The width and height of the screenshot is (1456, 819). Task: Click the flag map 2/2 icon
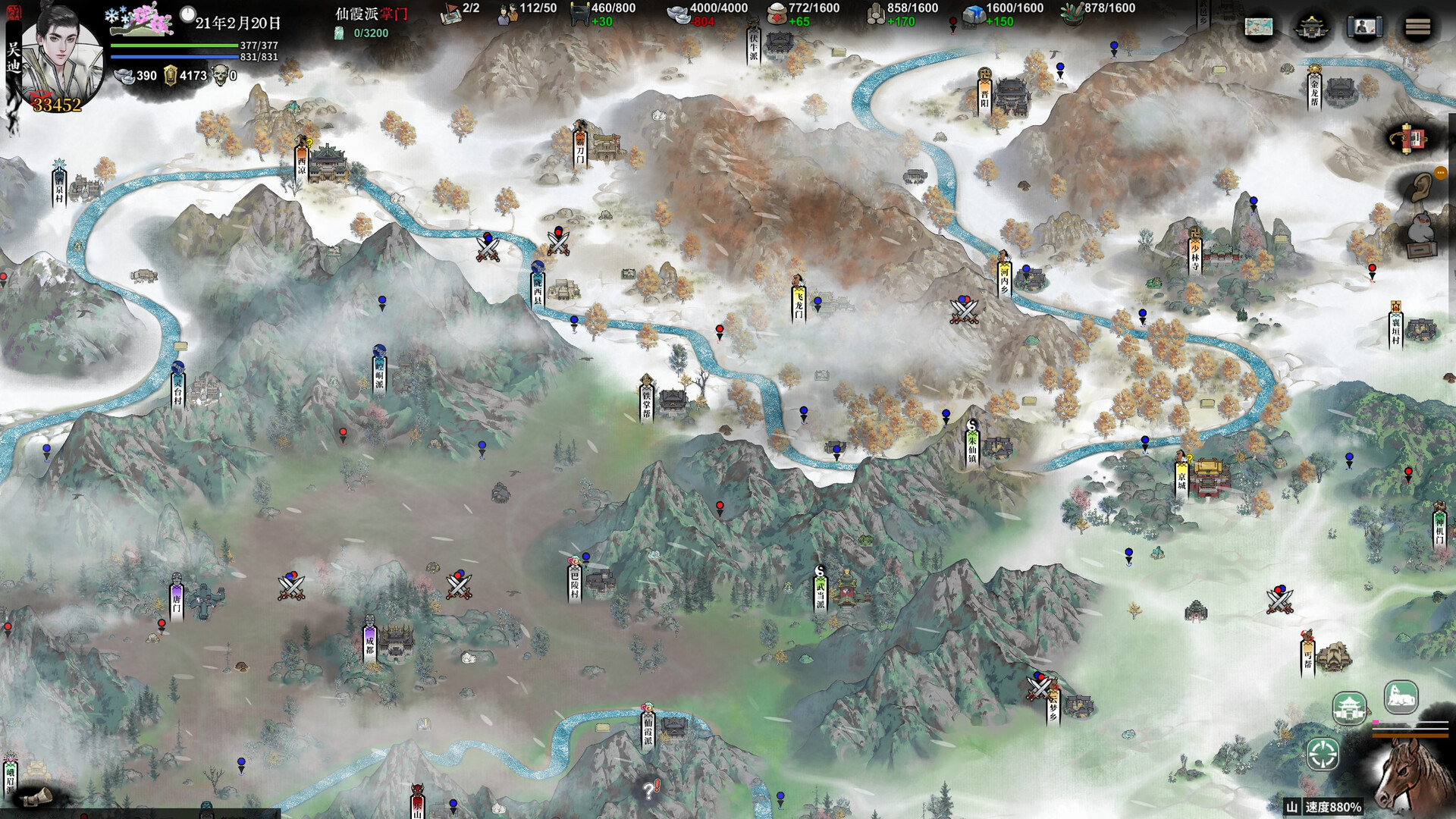pos(452,12)
